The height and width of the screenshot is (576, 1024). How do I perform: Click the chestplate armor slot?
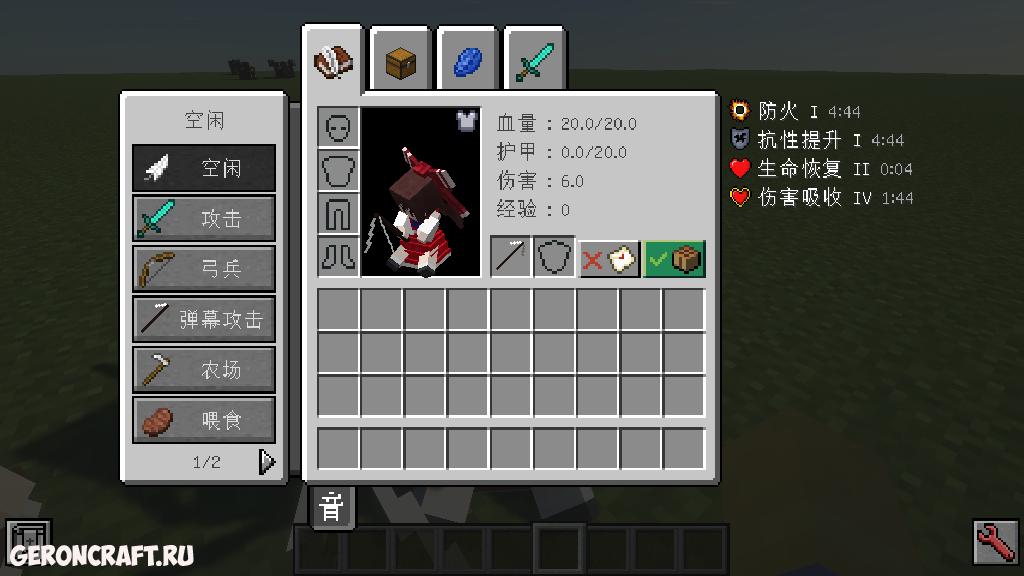(x=338, y=170)
